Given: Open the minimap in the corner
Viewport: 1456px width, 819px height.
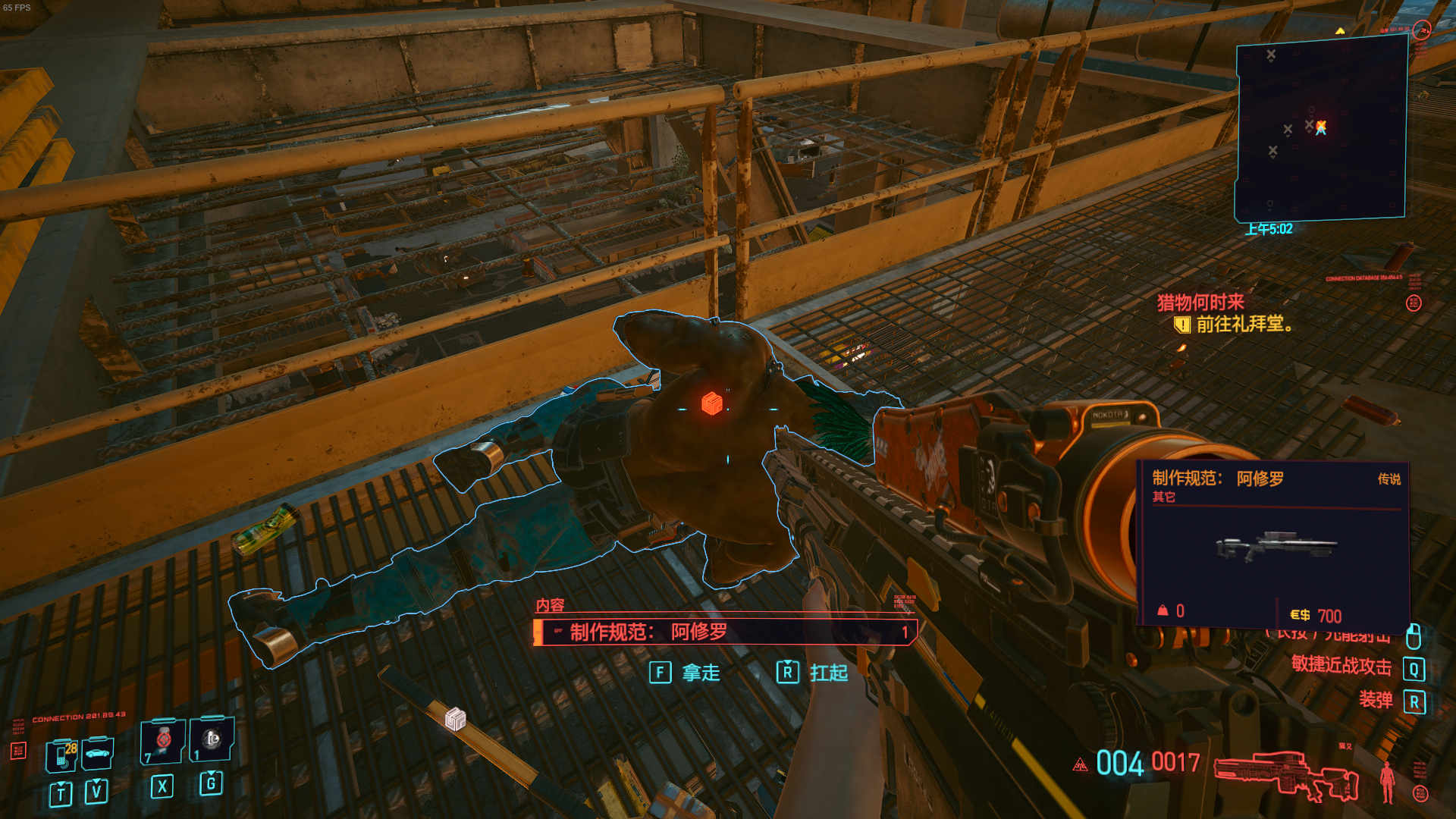Looking at the screenshot, I should pyautogui.click(x=1320, y=129).
